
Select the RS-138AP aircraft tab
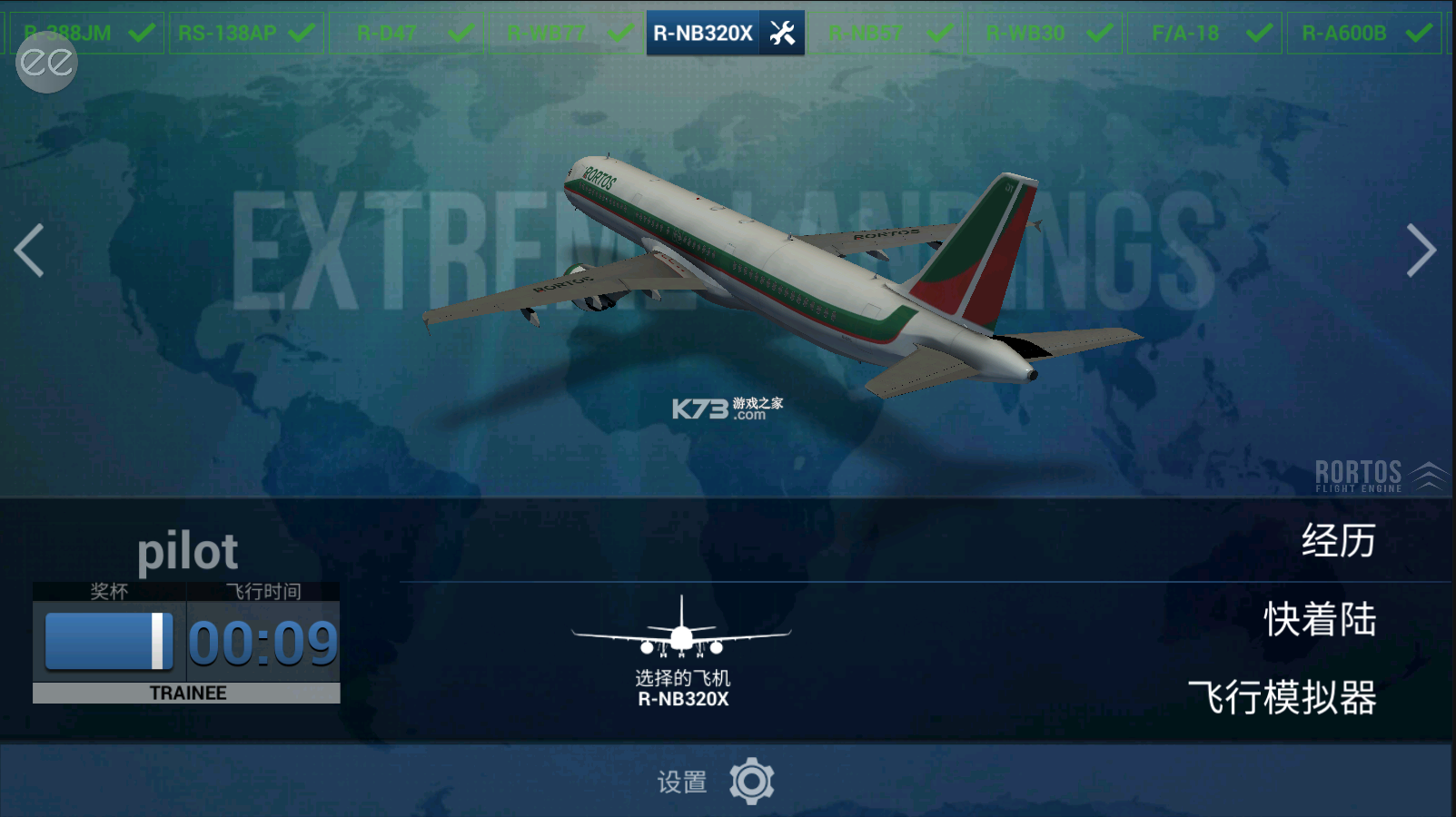coord(245,34)
